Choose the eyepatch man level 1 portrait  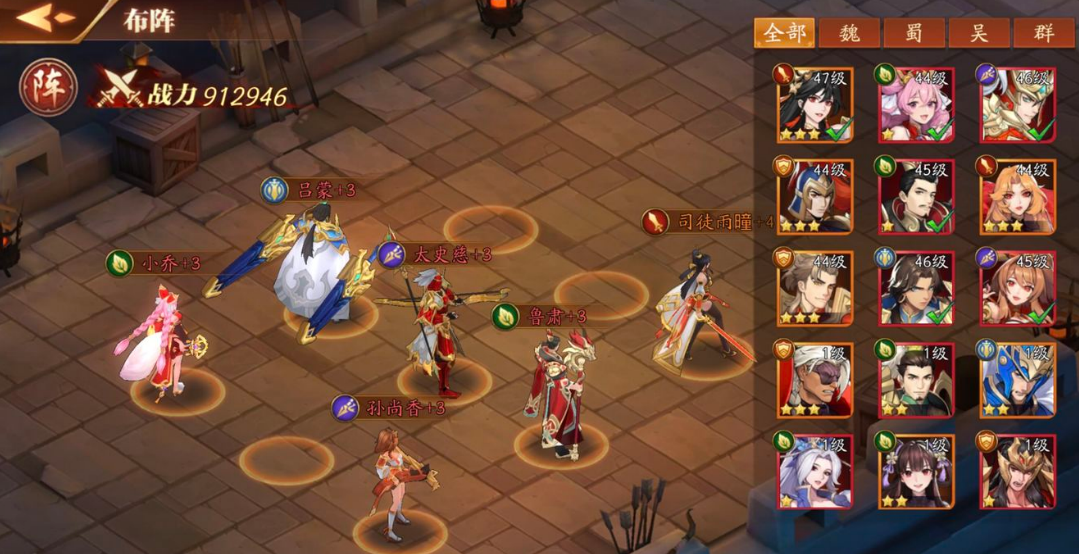pos(814,380)
